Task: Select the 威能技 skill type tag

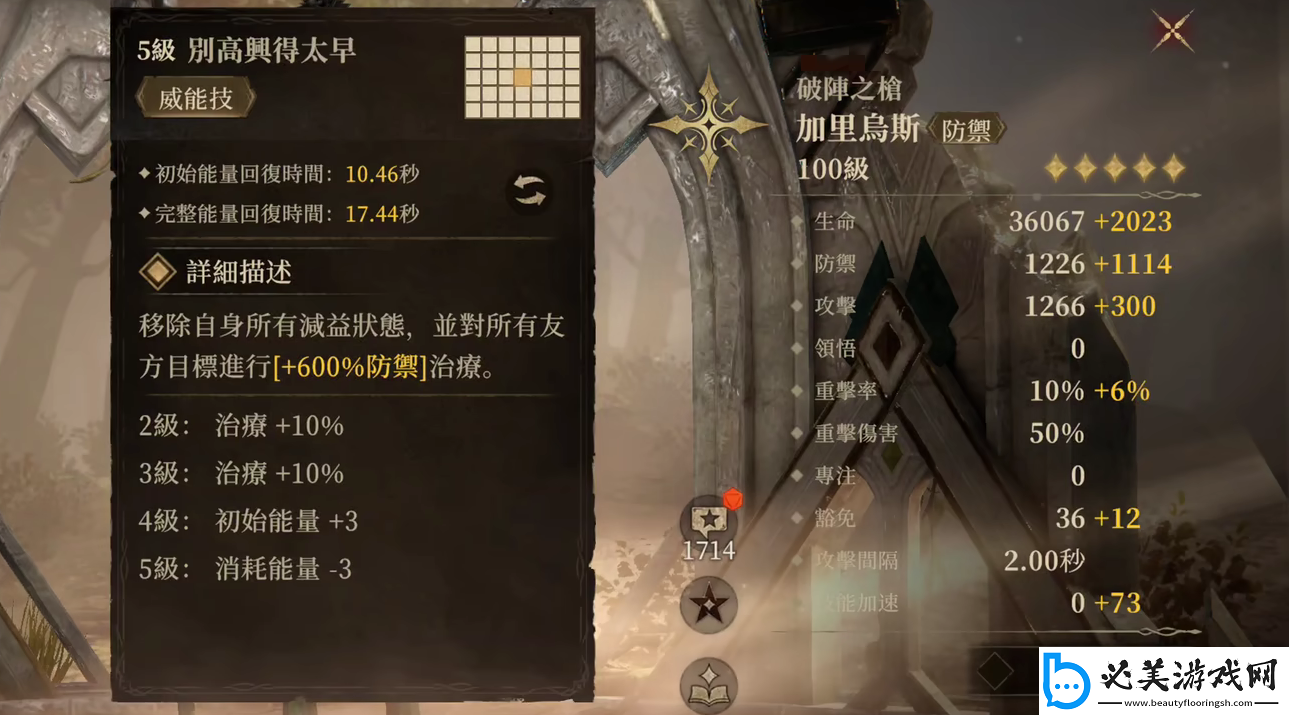Action: coord(195,99)
